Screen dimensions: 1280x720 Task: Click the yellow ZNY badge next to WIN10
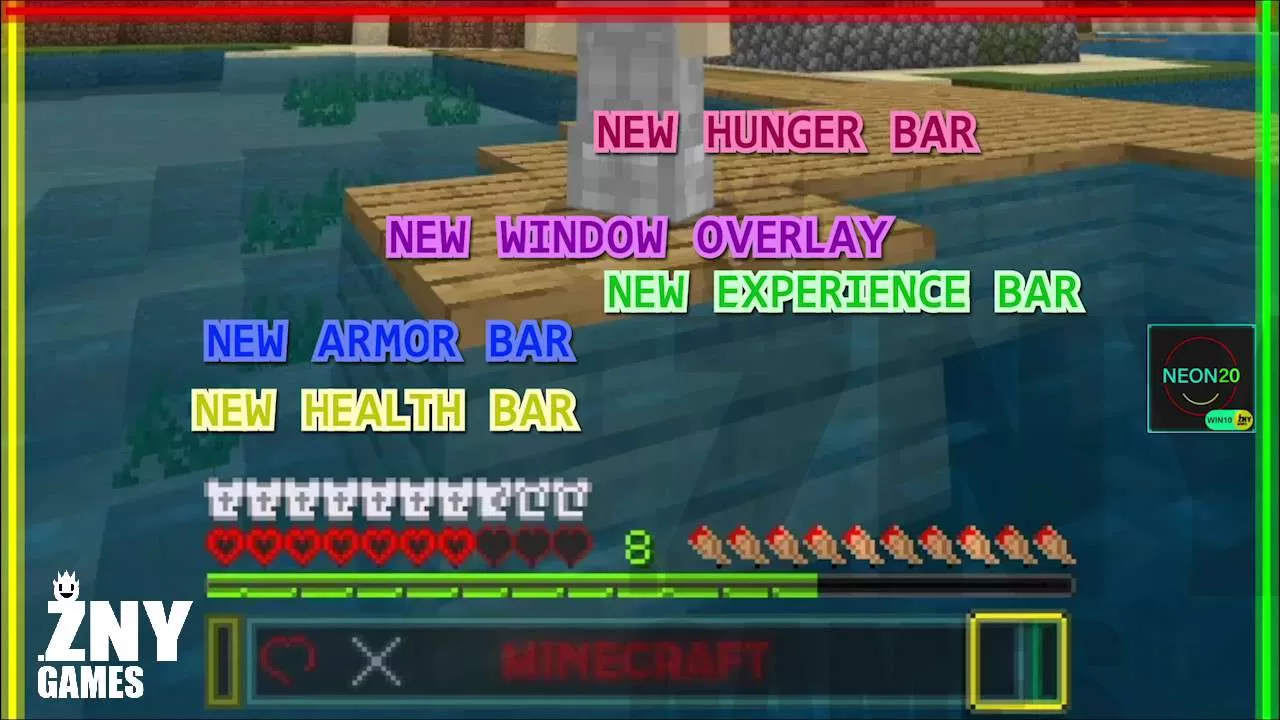[x=1243, y=418]
